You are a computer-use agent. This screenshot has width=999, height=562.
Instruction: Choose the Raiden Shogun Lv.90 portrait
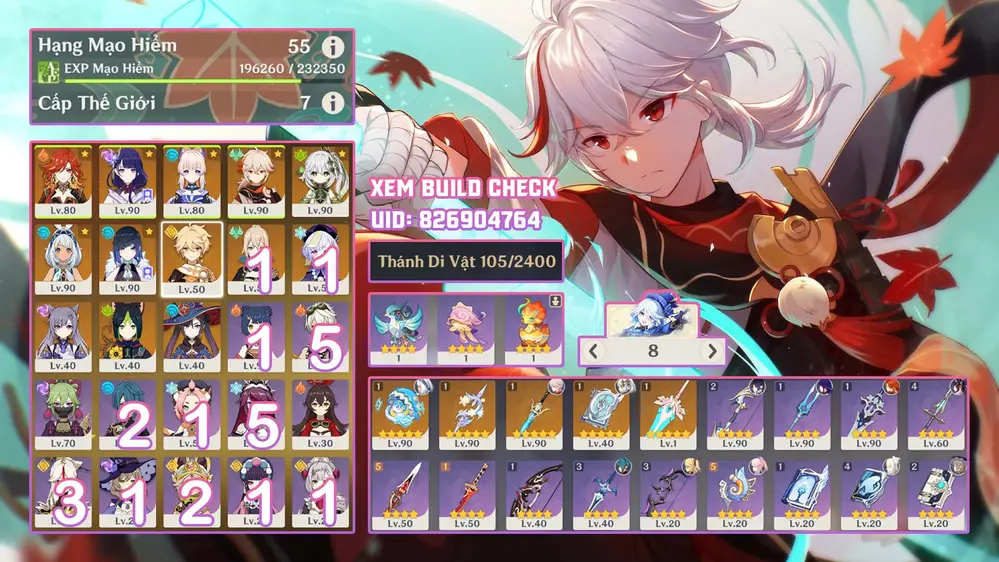click(x=127, y=181)
